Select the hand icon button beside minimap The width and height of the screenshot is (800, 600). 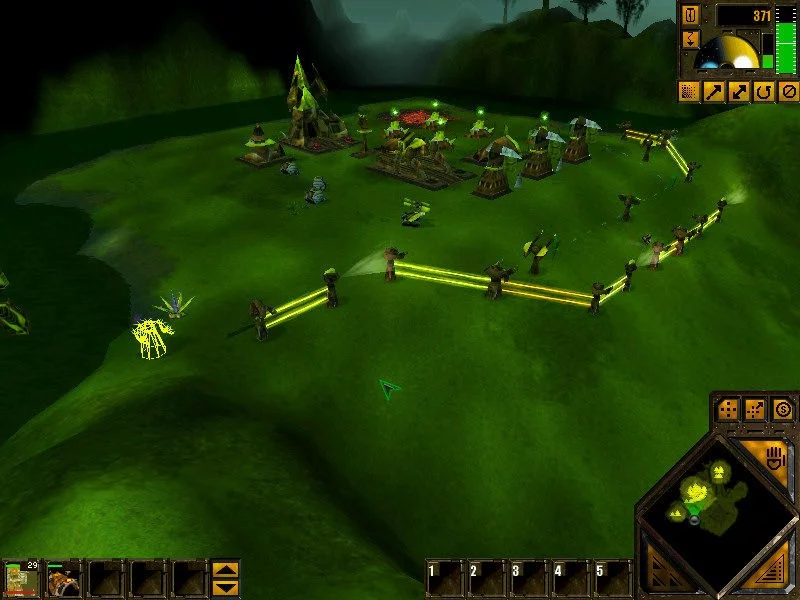pyautogui.click(x=772, y=461)
